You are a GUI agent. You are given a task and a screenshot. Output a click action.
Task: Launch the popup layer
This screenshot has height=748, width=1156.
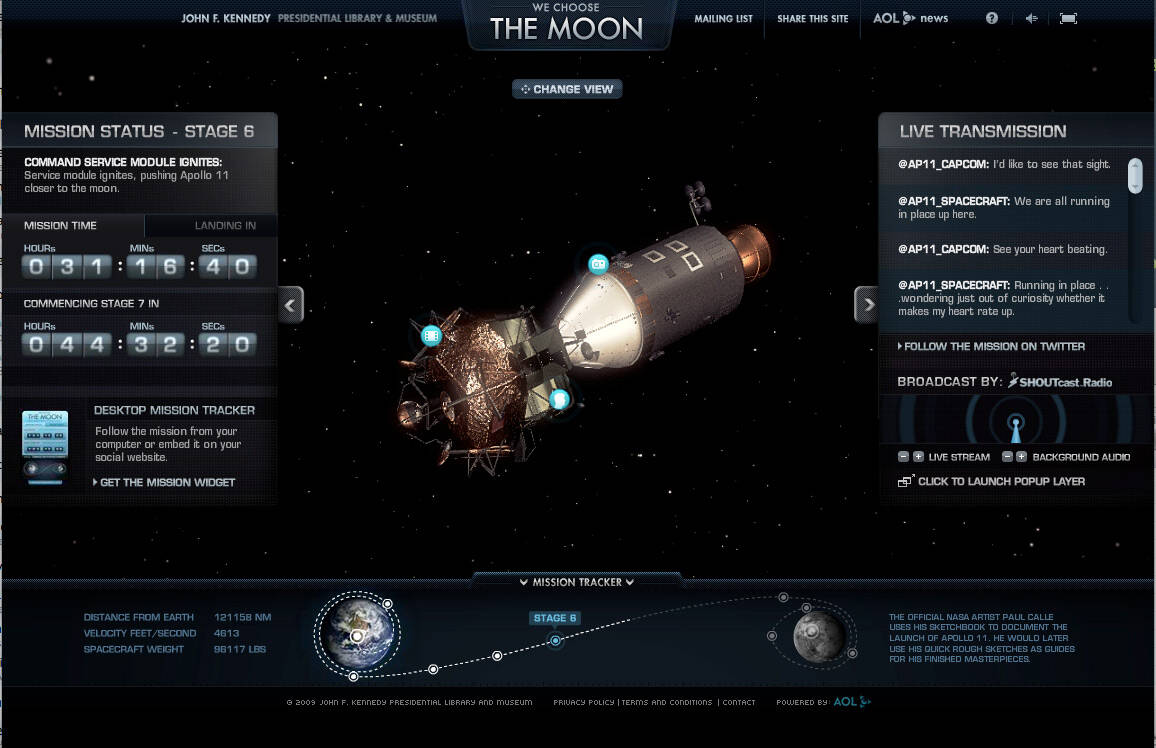pyautogui.click(x=1000, y=481)
